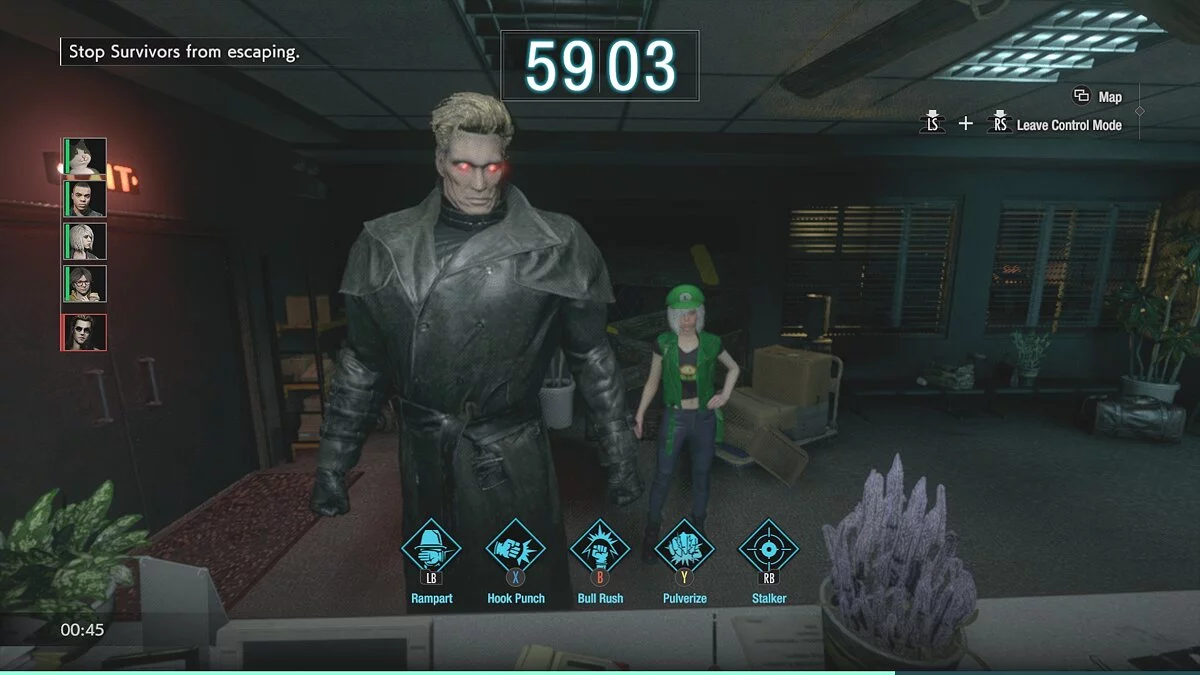Select the red-framed sunglasses character portrait

86,331
